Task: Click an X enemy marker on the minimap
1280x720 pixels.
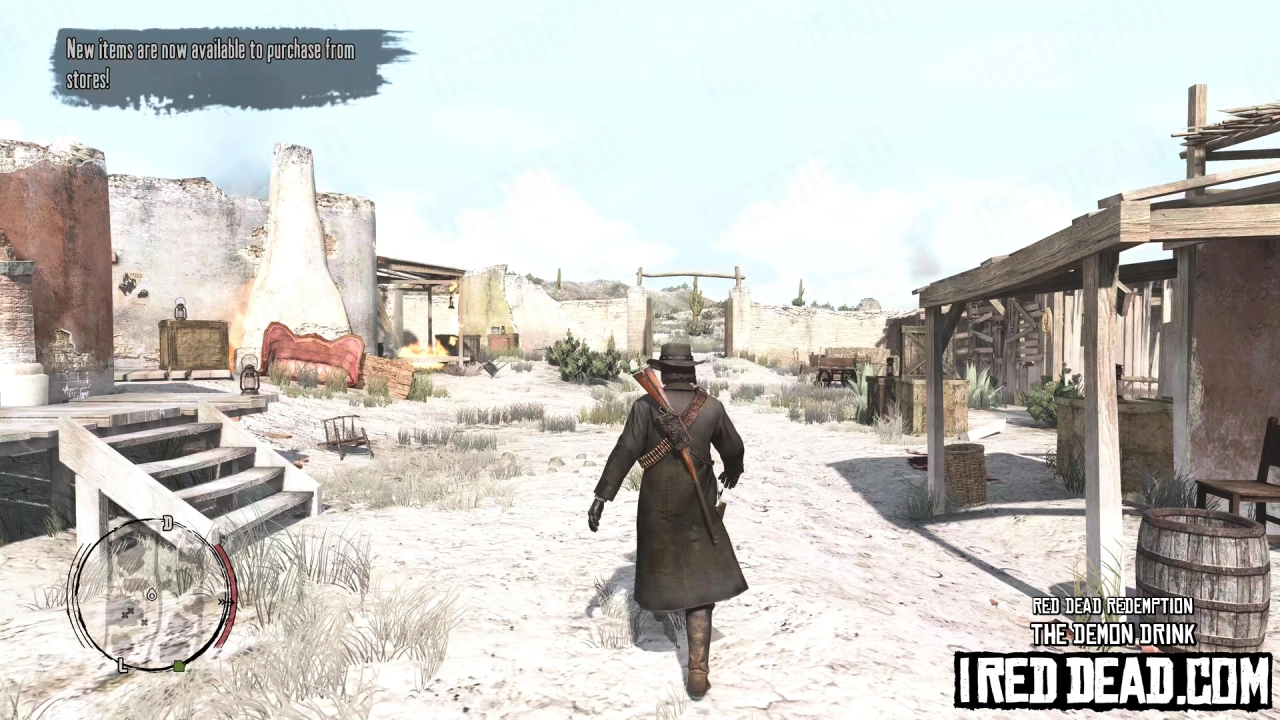Action: point(146,622)
